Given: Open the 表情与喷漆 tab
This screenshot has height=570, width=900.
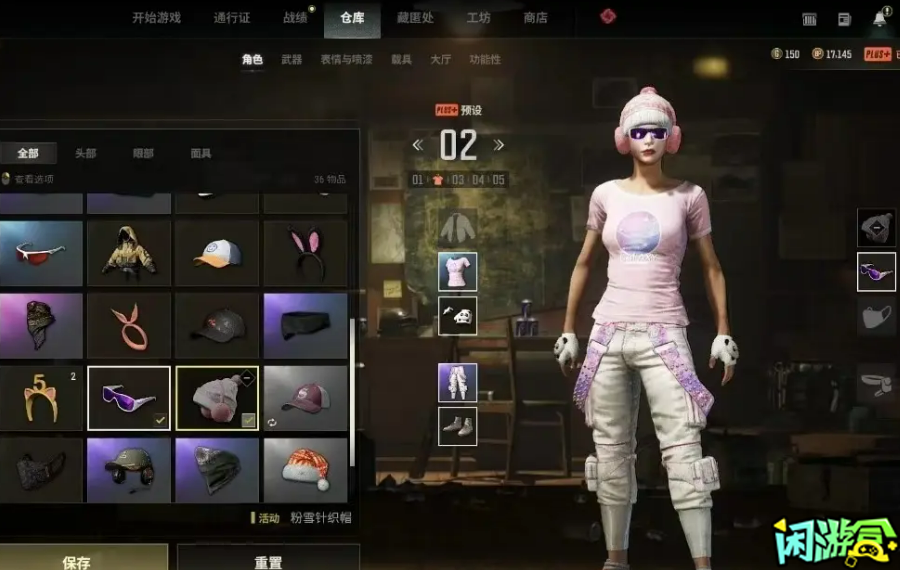Looking at the screenshot, I should (x=346, y=60).
